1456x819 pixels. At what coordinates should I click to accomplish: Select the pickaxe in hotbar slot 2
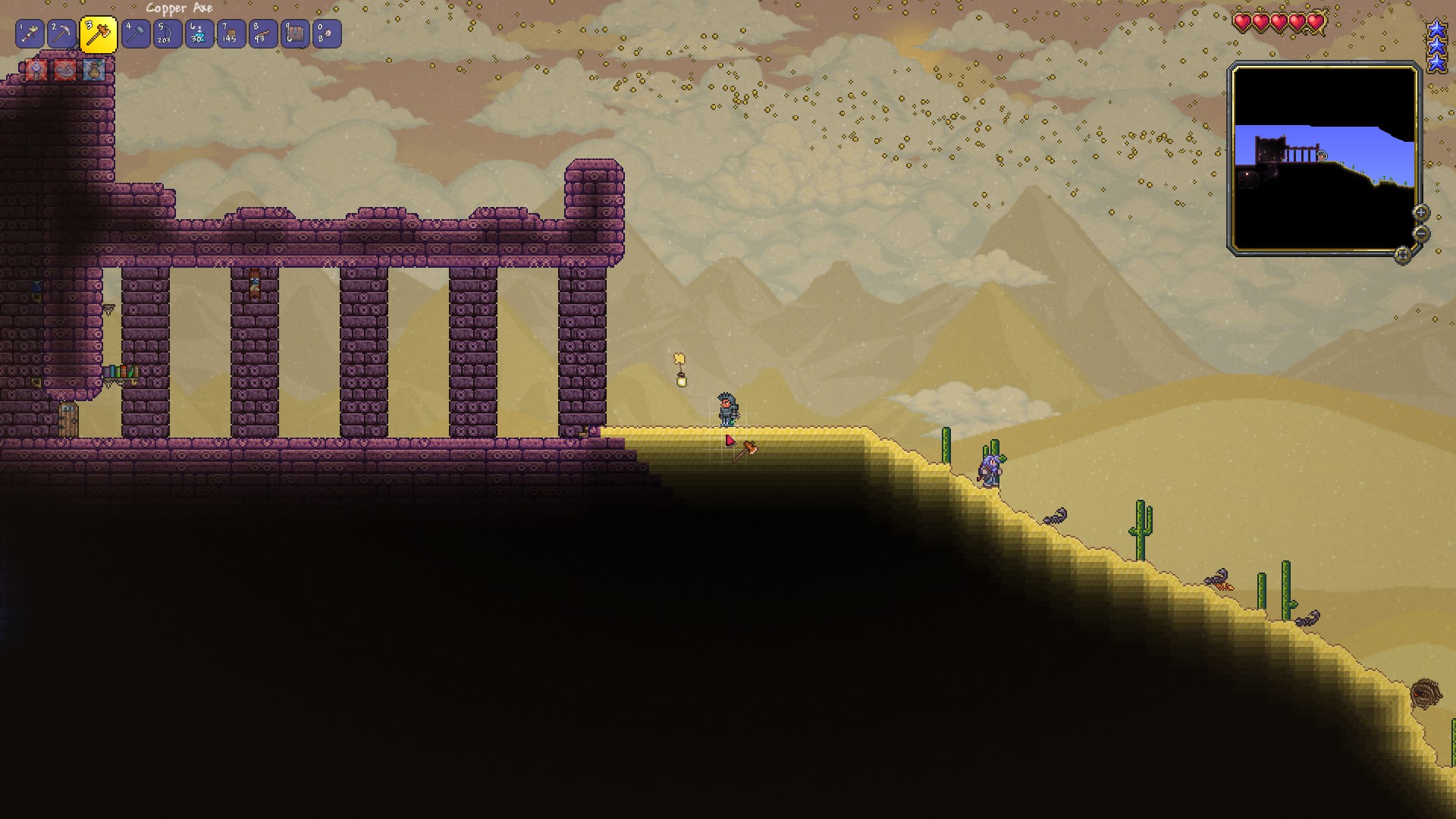click(60, 33)
